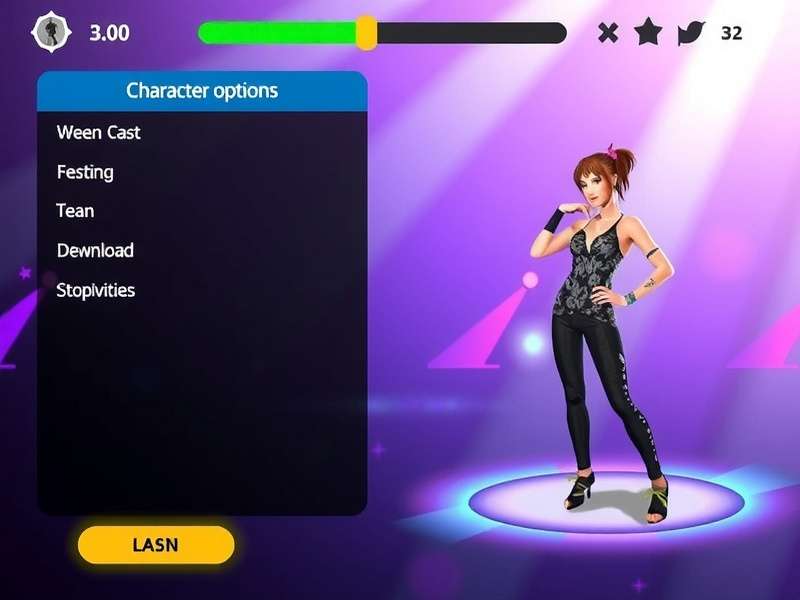Pick the Stopivities menu entry

pyautogui.click(x=96, y=291)
